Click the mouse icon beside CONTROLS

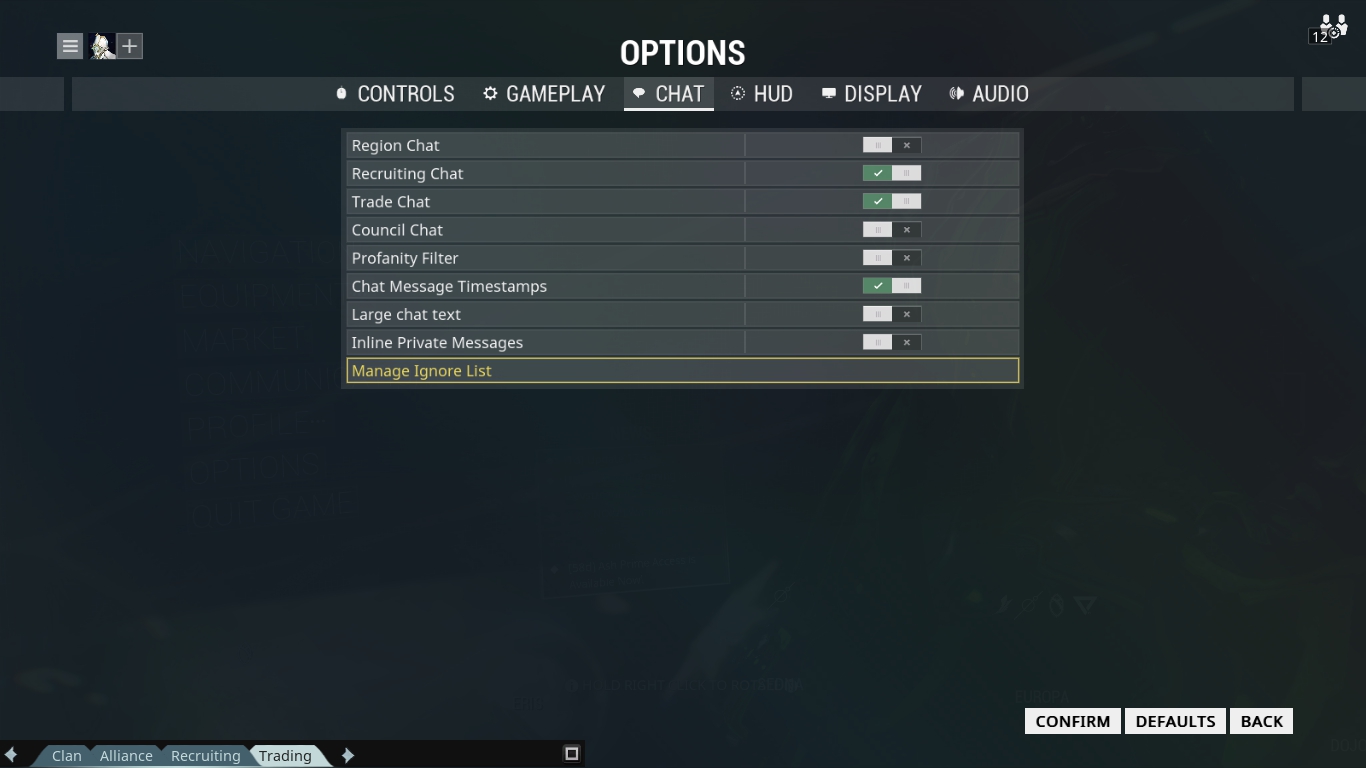tap(341, 93)
